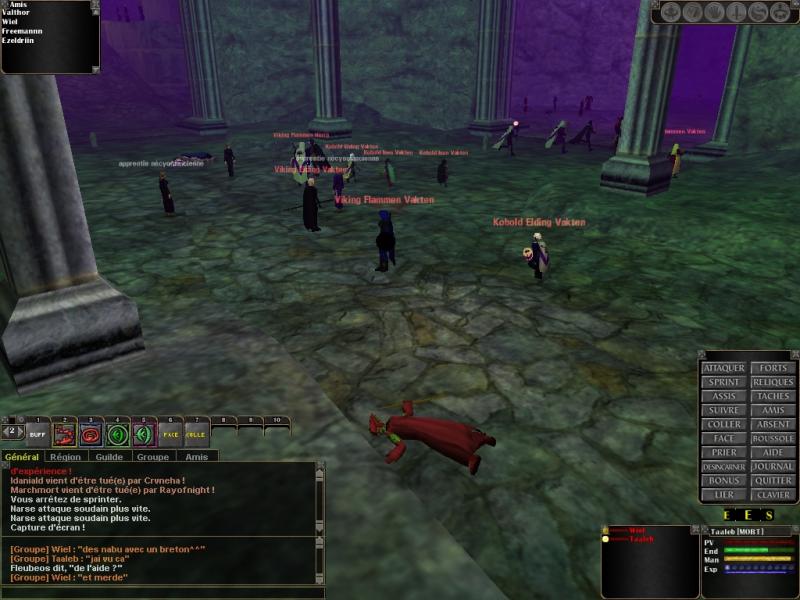Select the Amis chat tab

pyautogui.click(x=195, y=457)
